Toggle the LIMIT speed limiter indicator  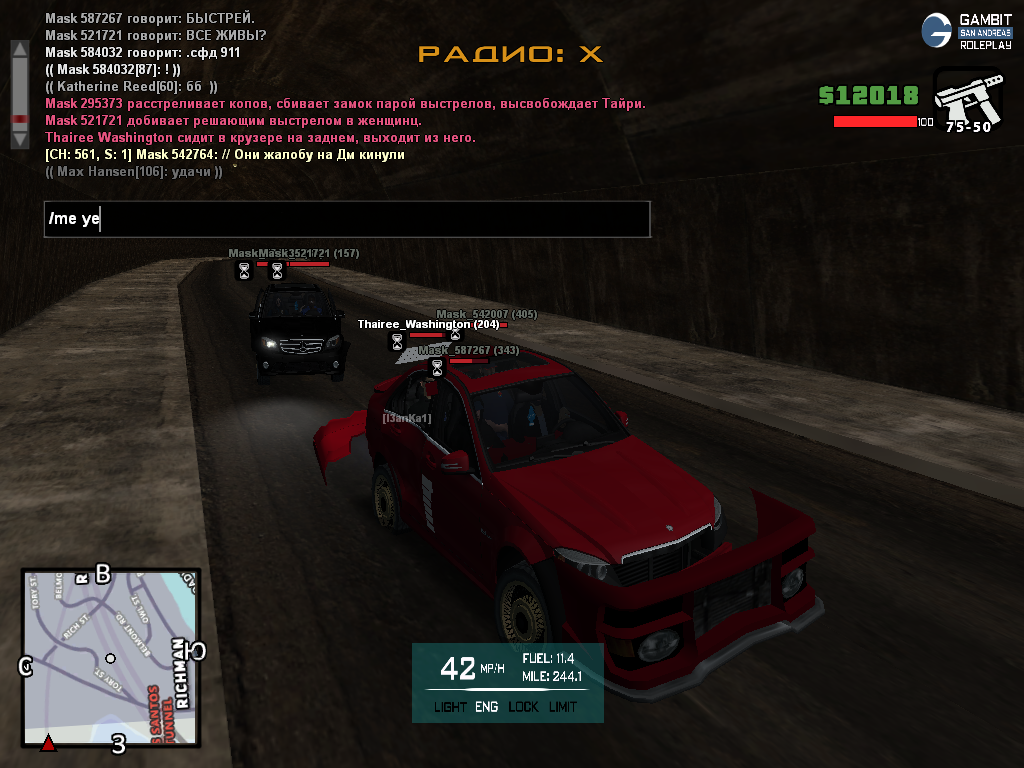[x=563, y=707]
